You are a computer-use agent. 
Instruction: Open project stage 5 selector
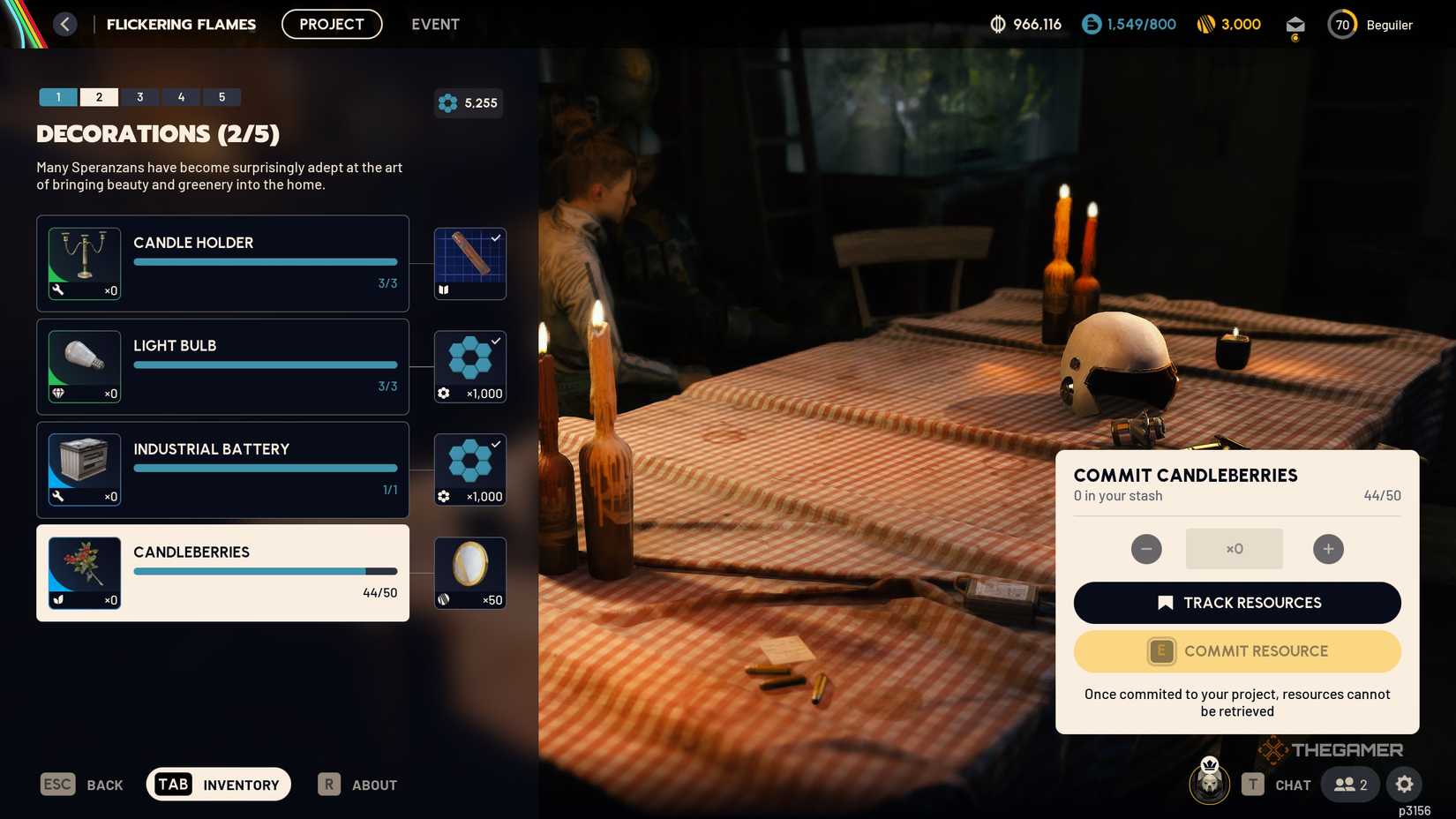[221, 96]
